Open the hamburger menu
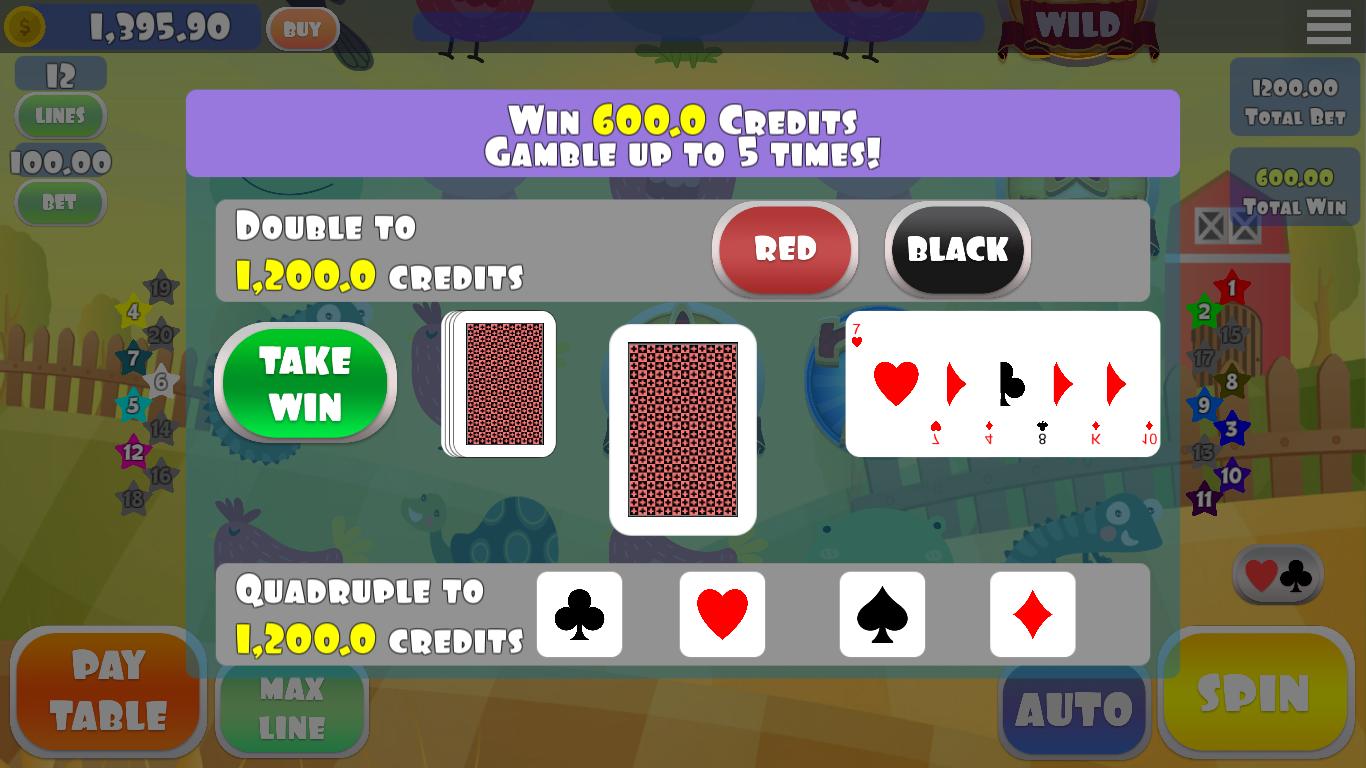 (1328, 27)
